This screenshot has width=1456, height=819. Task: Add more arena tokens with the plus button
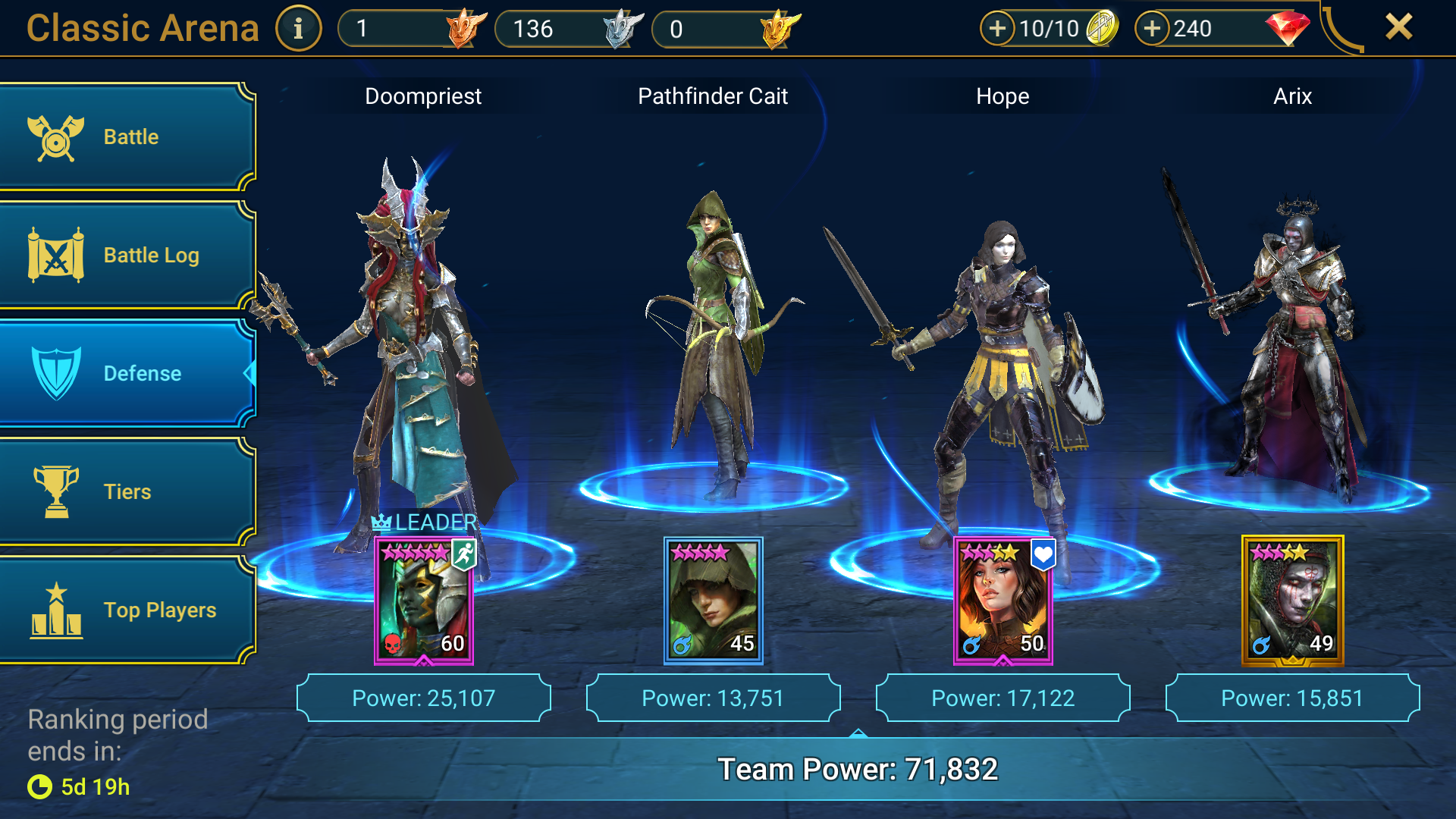point(997,29)
